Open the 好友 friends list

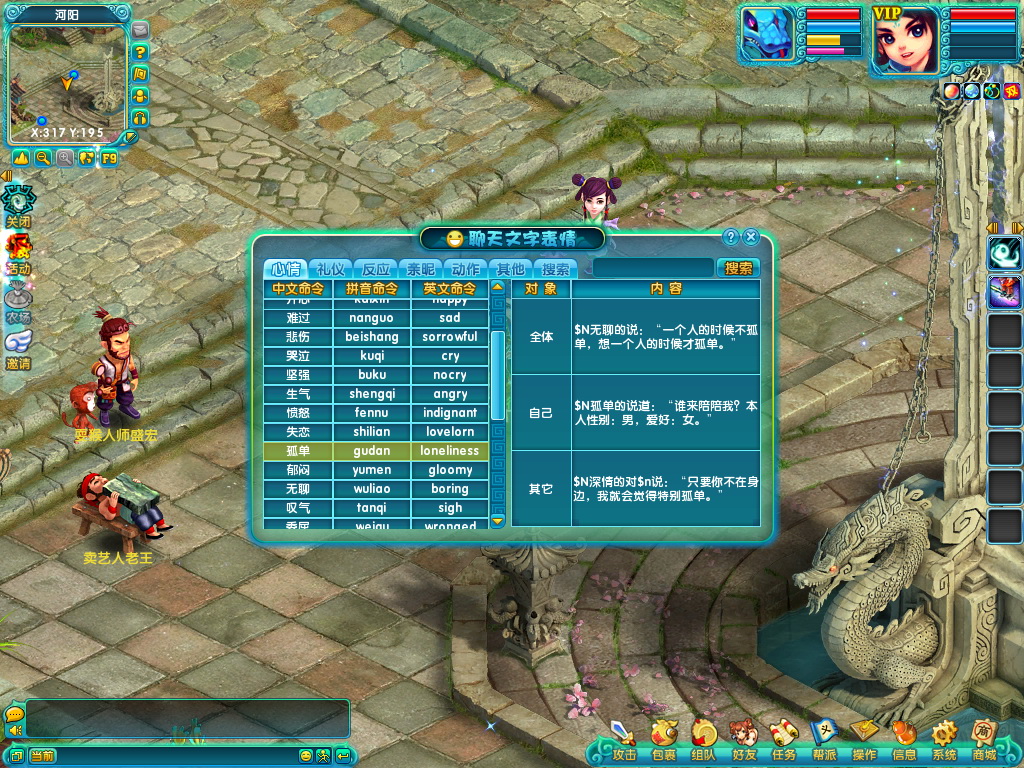[743, 741]
